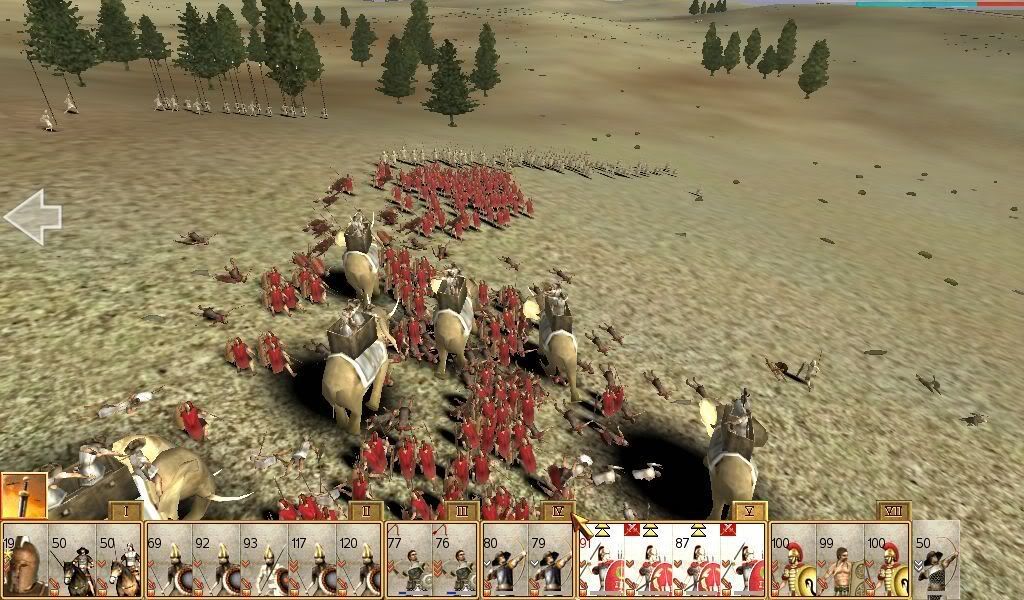
Task: Select group VII tab
Action: click(893, 512)
